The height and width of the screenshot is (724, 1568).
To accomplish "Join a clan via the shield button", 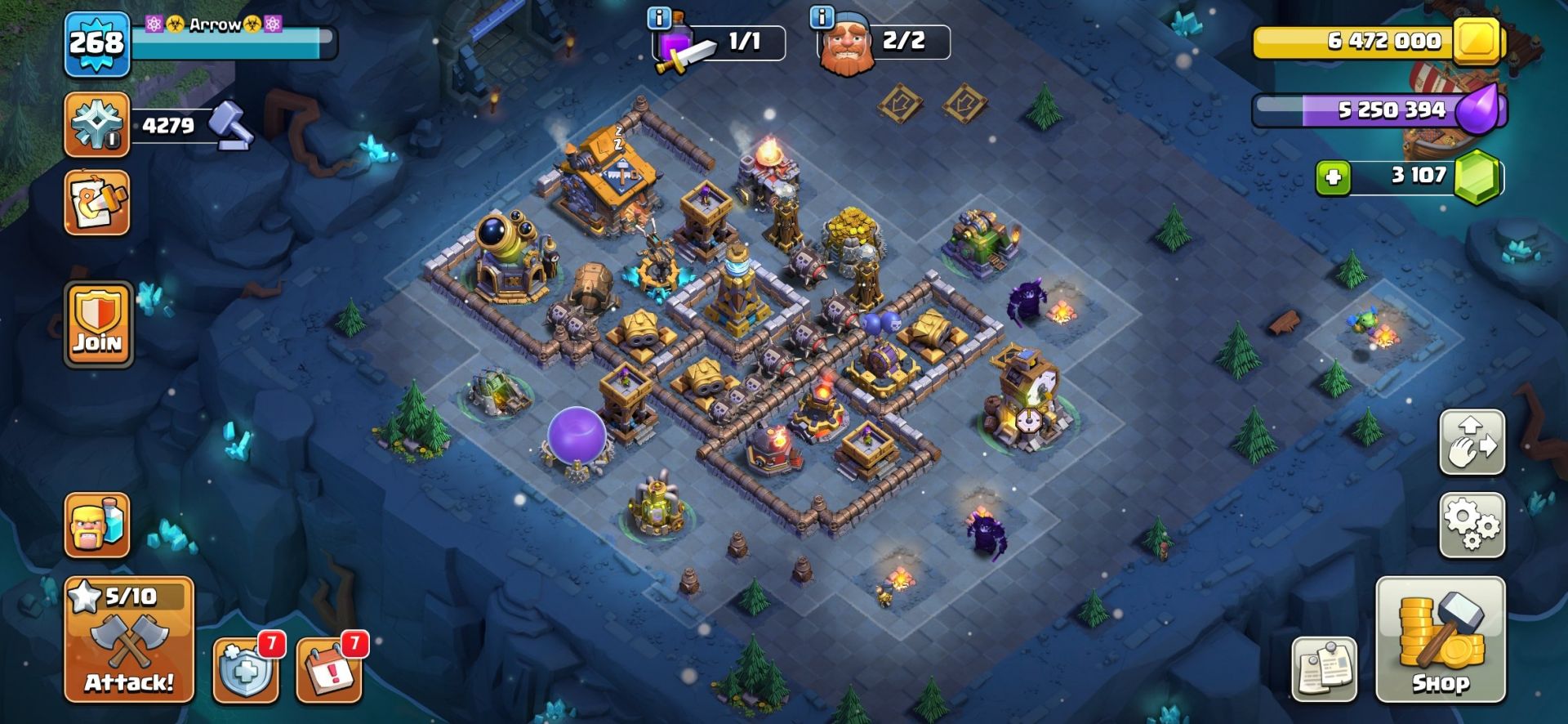I will click(98, 325).
